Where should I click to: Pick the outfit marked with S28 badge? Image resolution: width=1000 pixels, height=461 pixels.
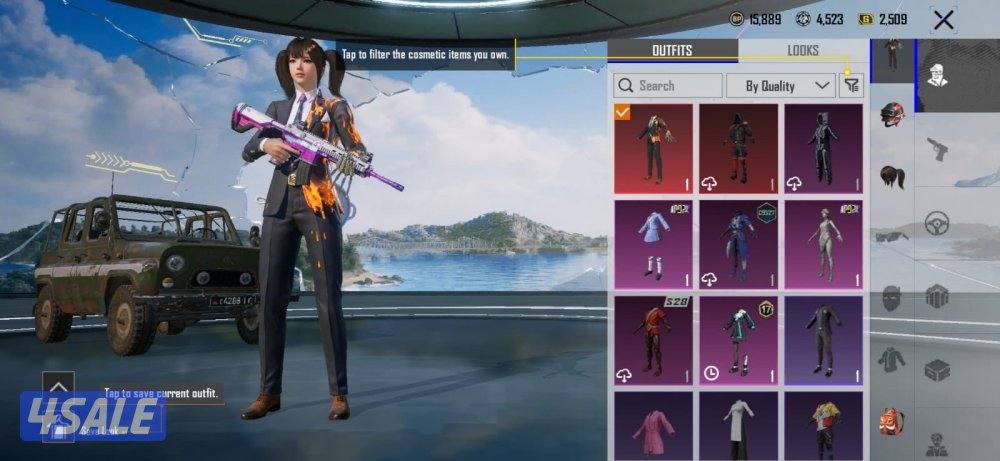653,340
